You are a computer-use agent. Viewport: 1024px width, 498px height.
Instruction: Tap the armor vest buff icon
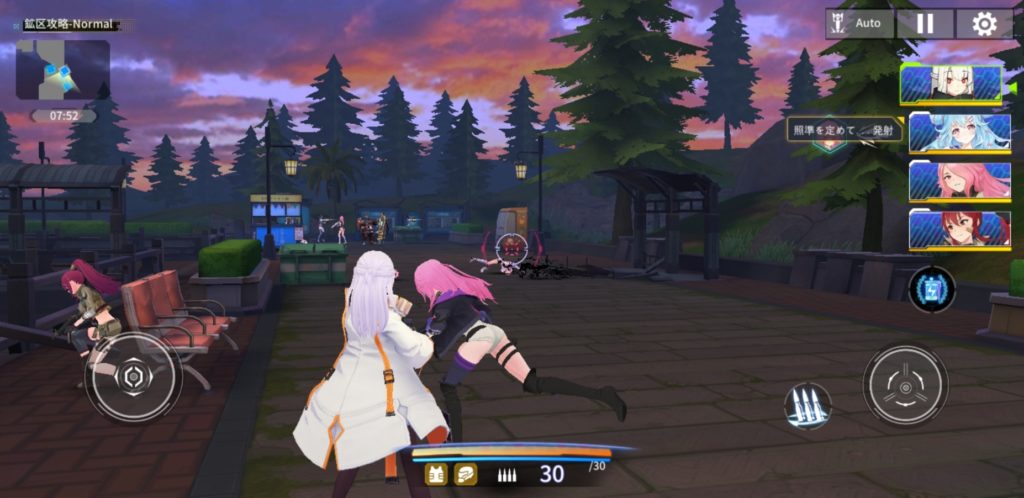pos(436,475)
